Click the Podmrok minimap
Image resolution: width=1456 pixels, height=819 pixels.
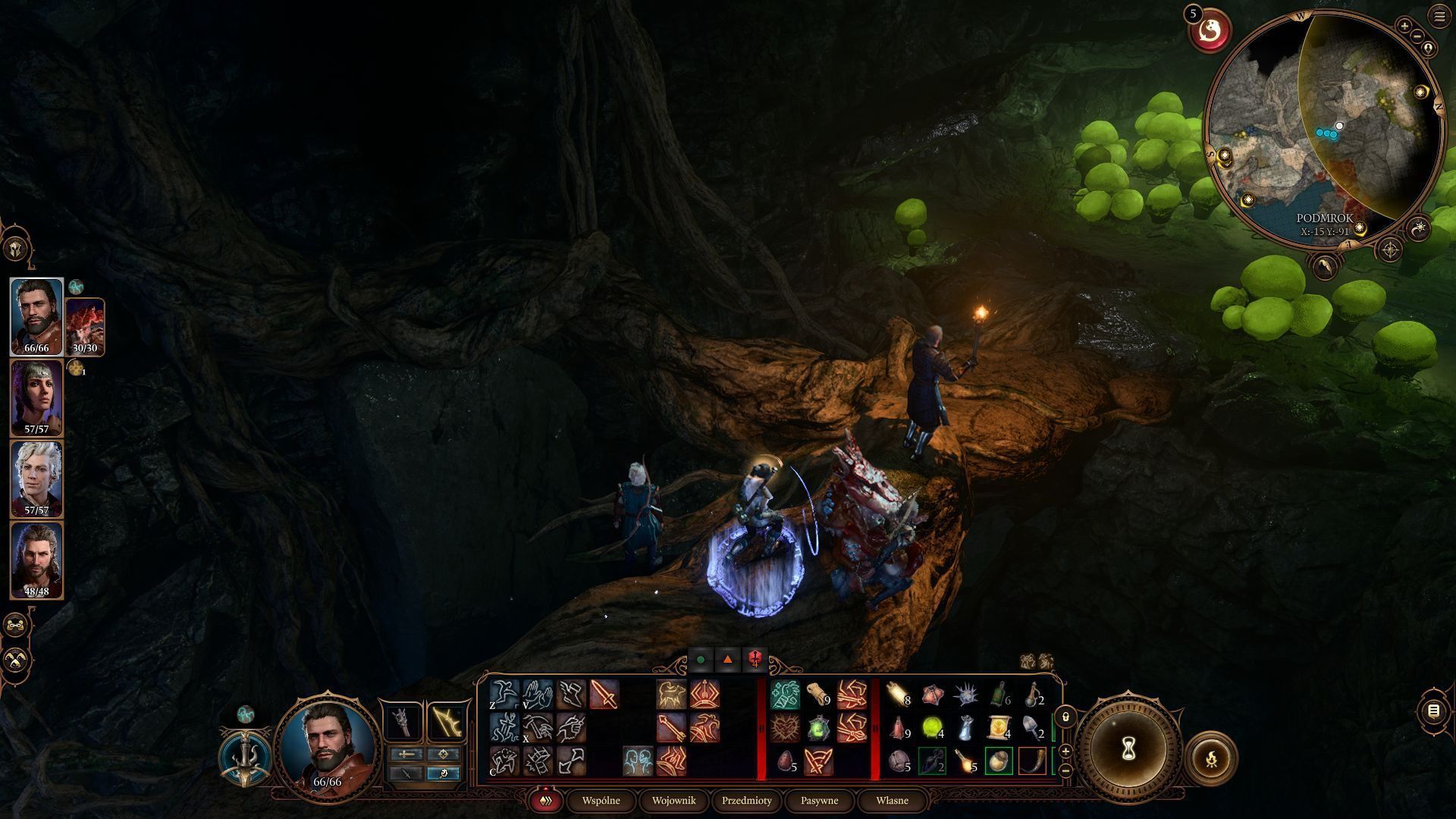1323,129
